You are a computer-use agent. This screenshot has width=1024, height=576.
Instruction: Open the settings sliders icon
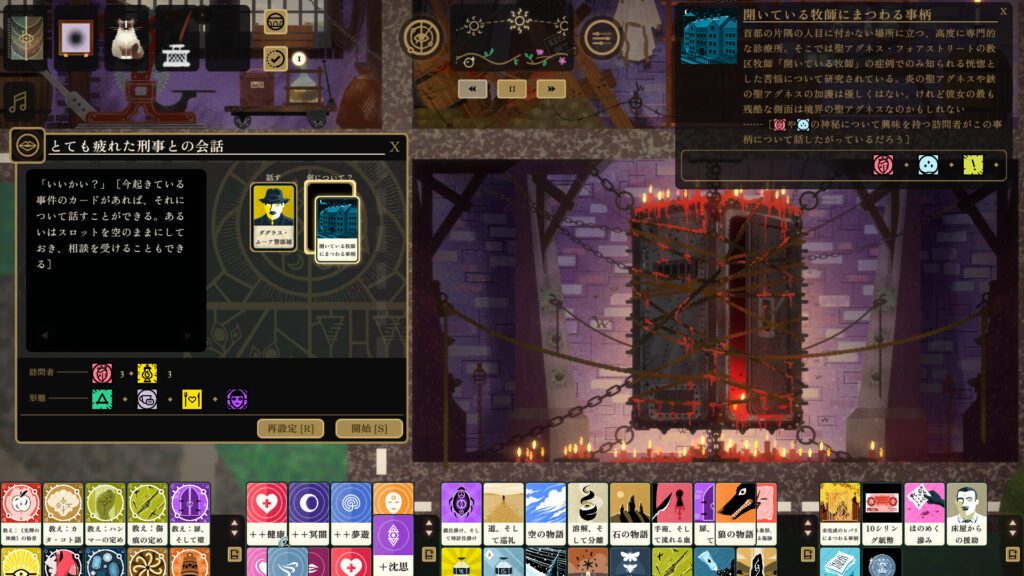tap(602, 39)
